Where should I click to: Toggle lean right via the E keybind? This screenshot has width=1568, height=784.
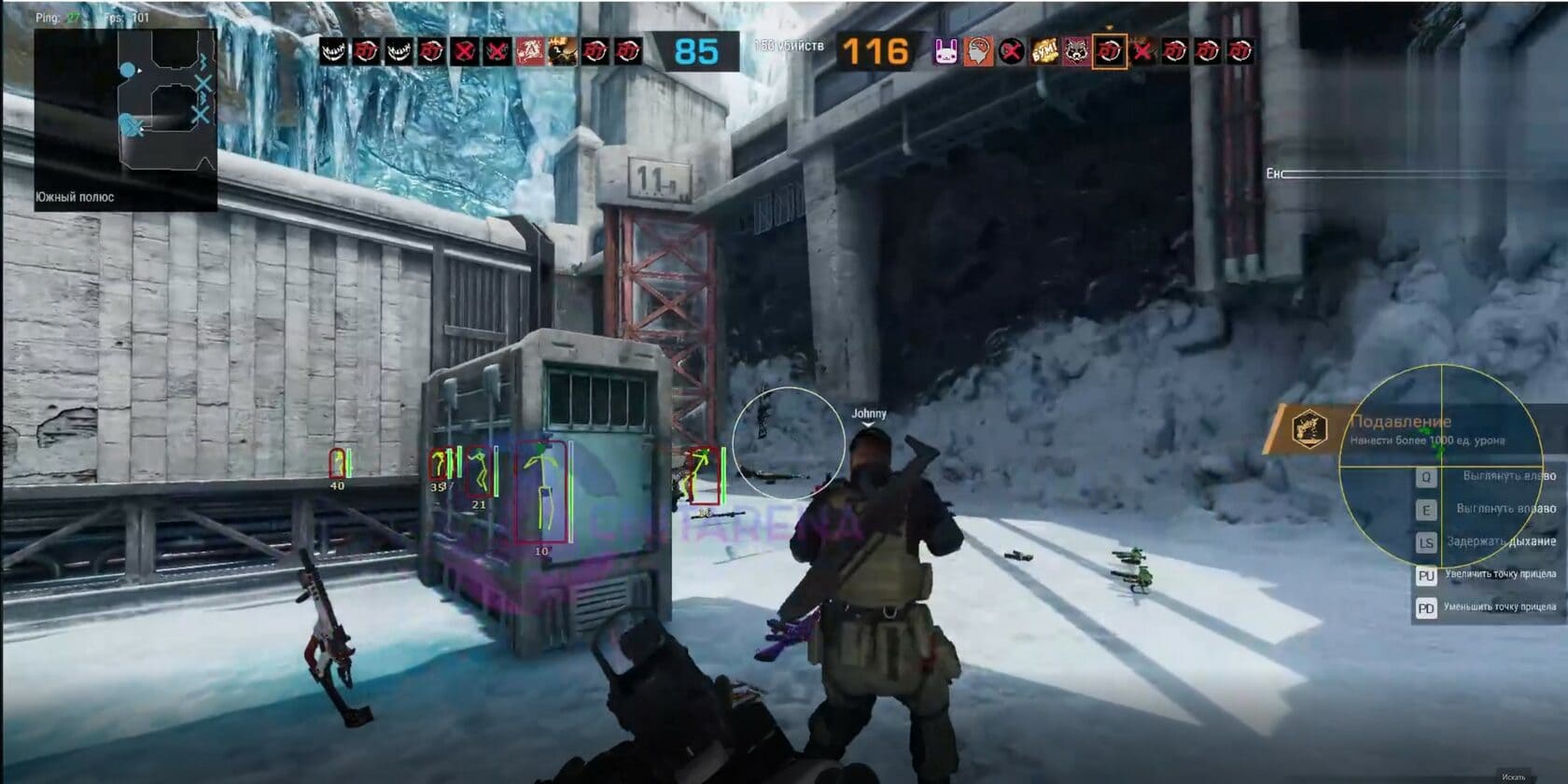pyautogui.click(x=1425, y=509)
